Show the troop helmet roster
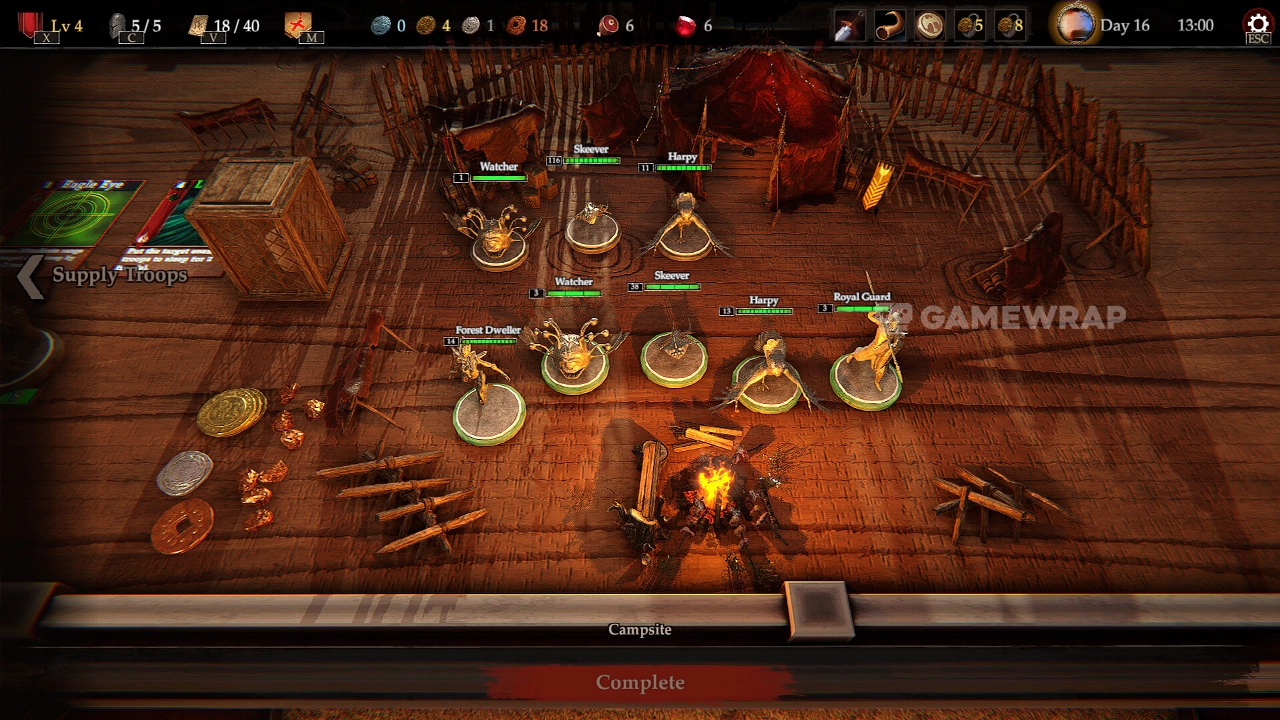1280x720 pixels. point(119,25)
